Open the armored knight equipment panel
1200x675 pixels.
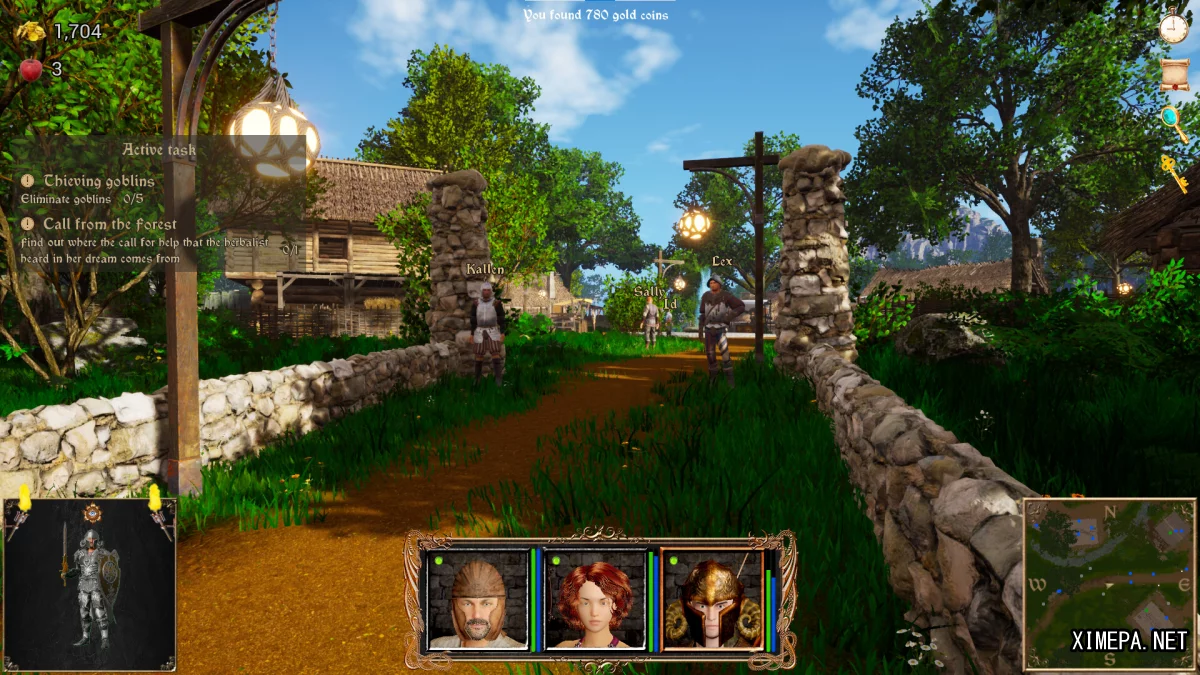[90, 584]
